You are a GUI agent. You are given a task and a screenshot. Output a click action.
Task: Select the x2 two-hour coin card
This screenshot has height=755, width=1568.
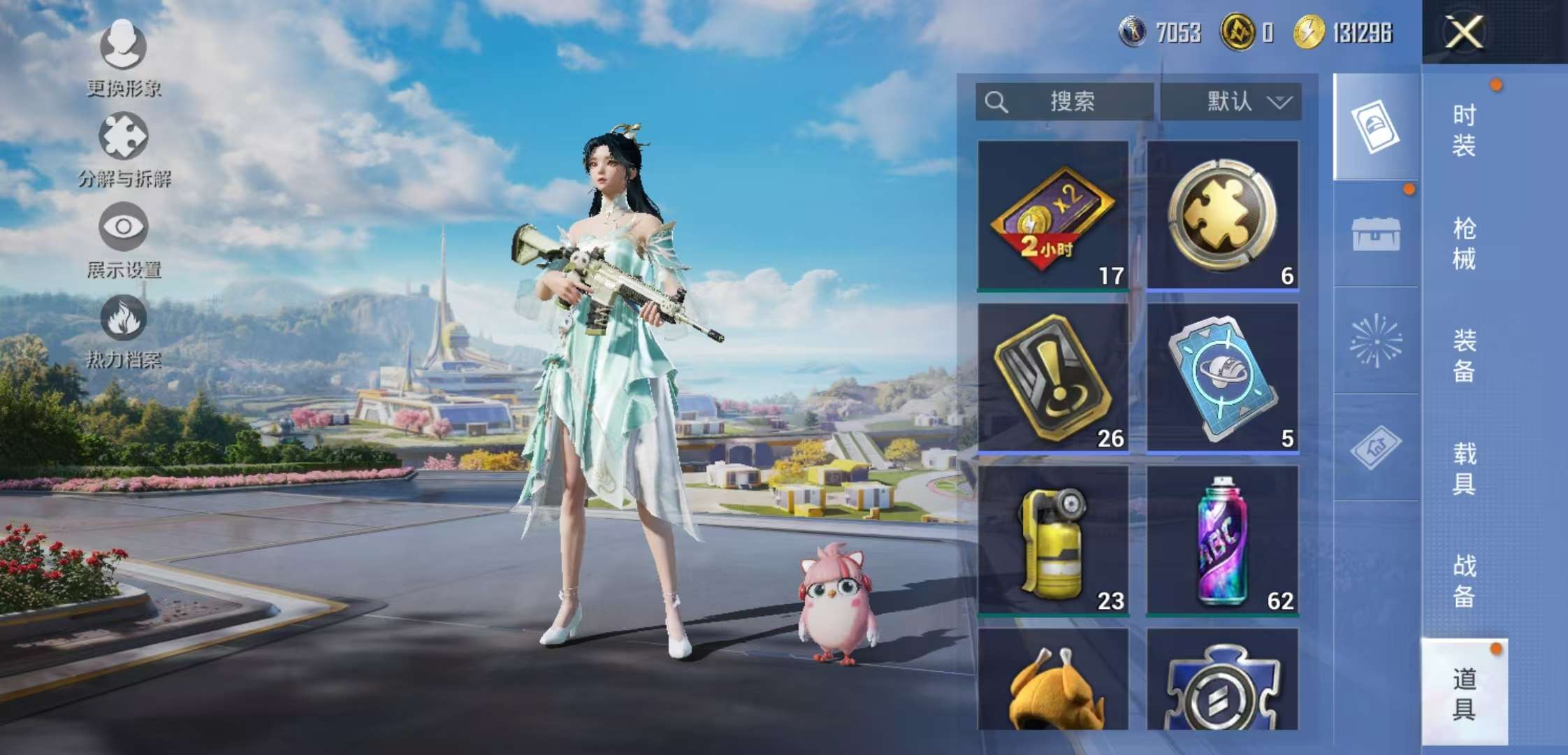(1052, 215)
